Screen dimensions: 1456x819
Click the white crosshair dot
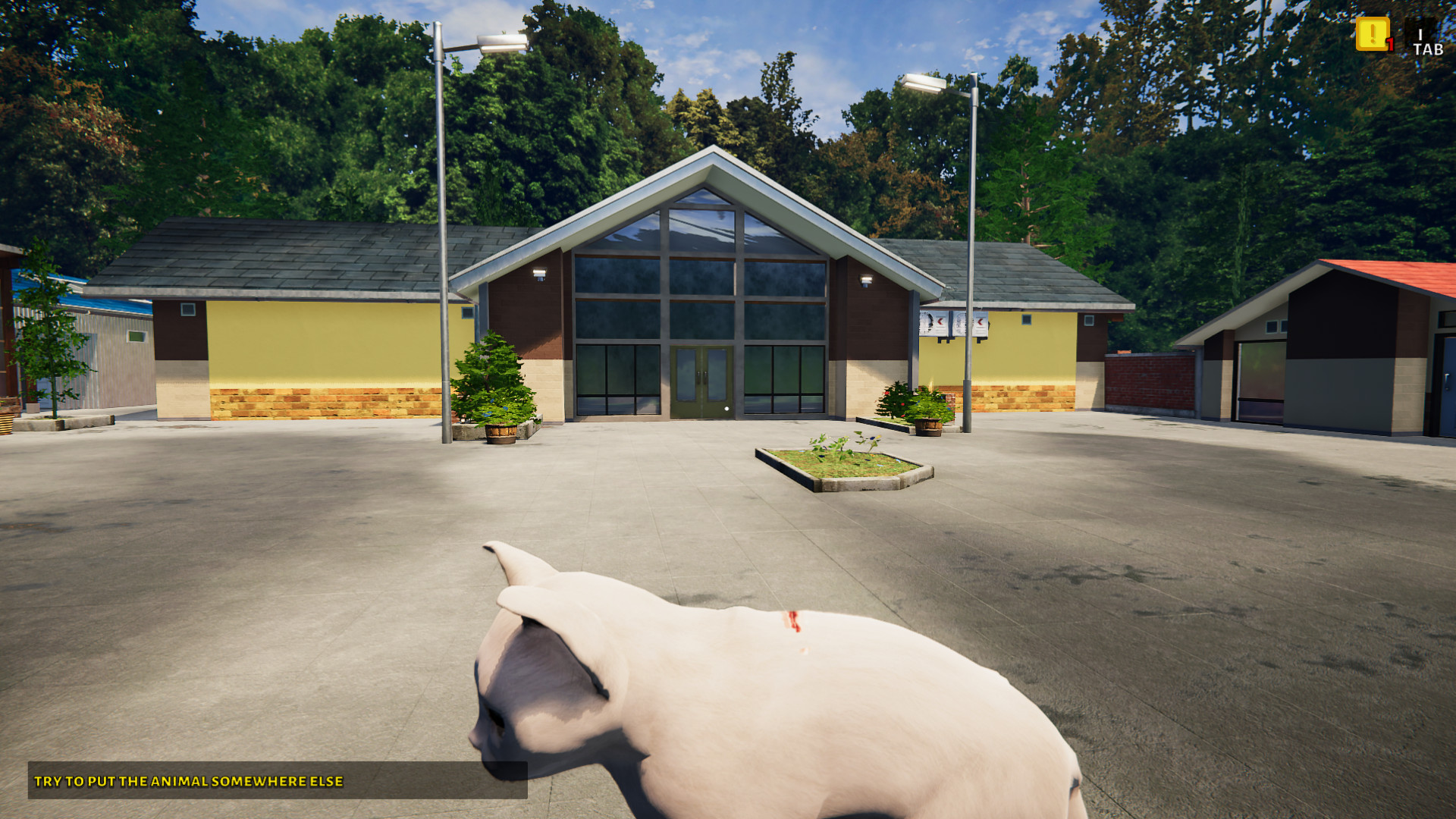click(x=727, y=409)
